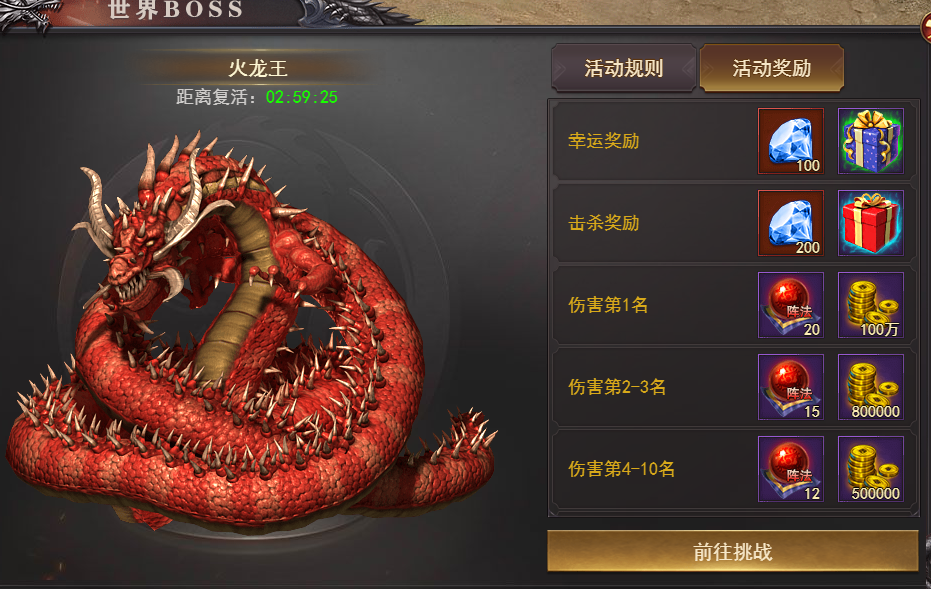
Task: View the red gift box reward
Action: [x=870, y=223]
